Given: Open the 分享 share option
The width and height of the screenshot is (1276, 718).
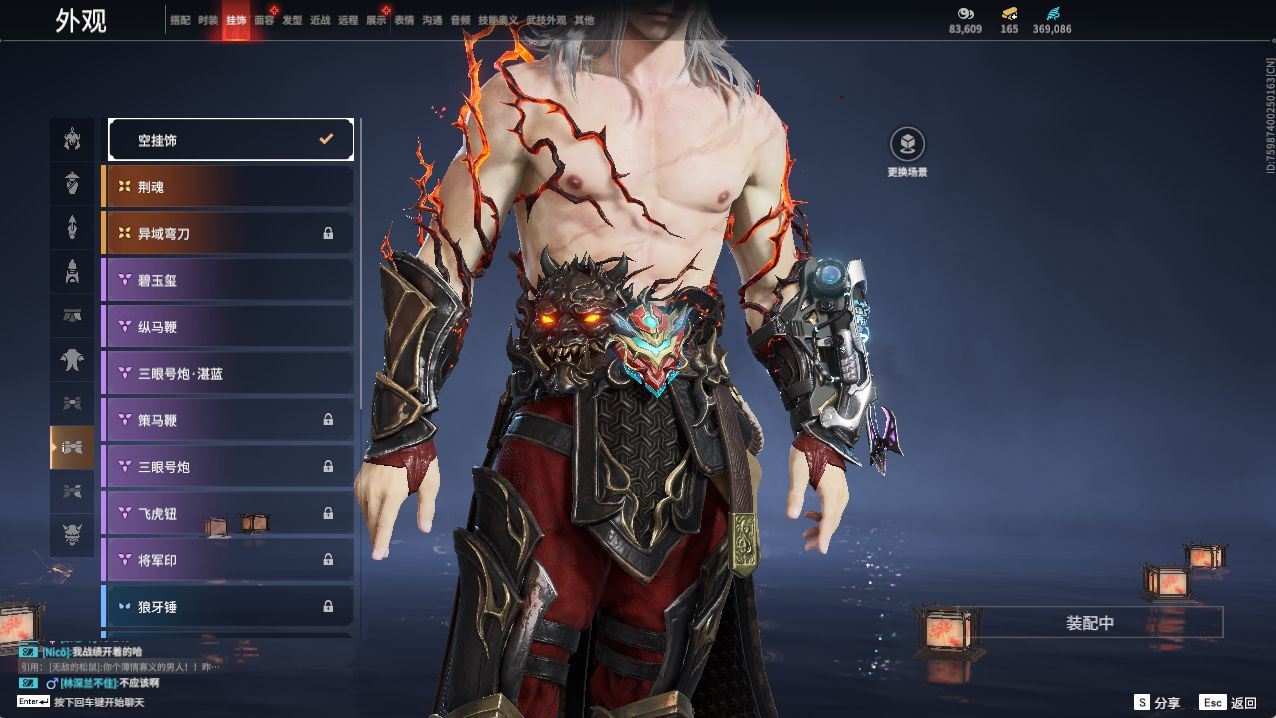Looking at the screenshot, I should pyautogui.click(x=1157, y=703).
